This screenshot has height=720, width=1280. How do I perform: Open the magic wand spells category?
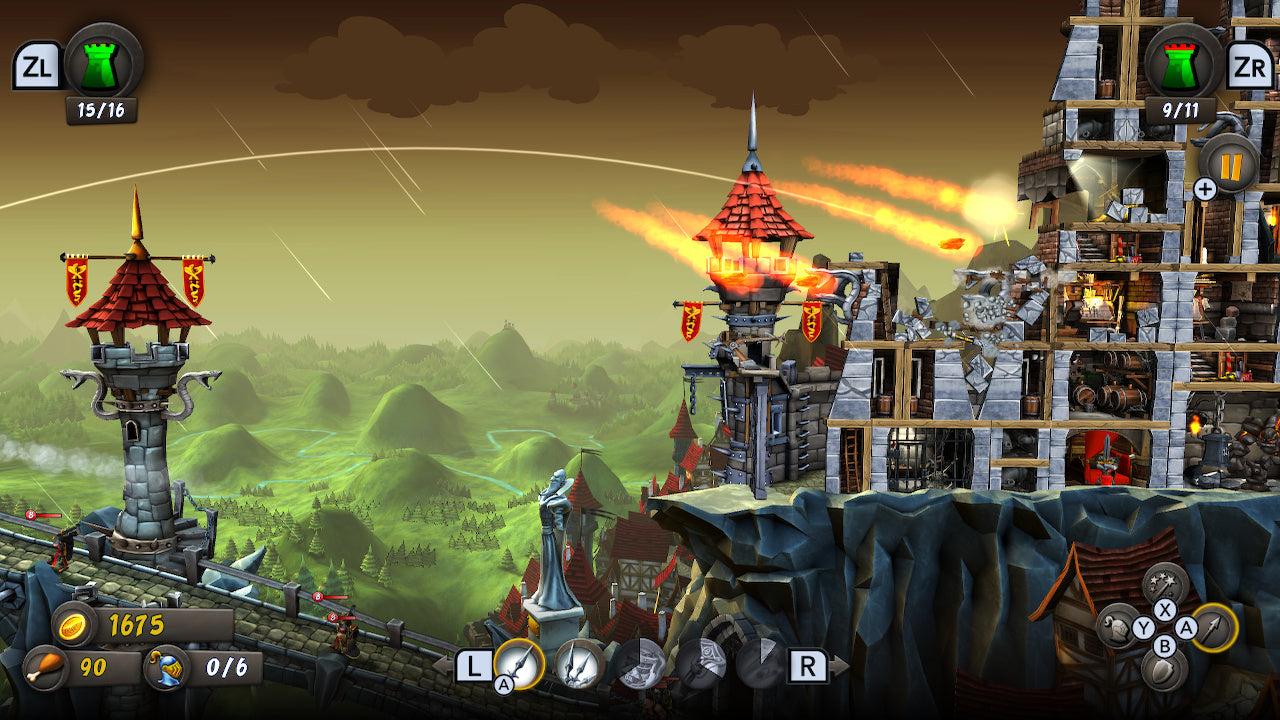pos(1165,585)
